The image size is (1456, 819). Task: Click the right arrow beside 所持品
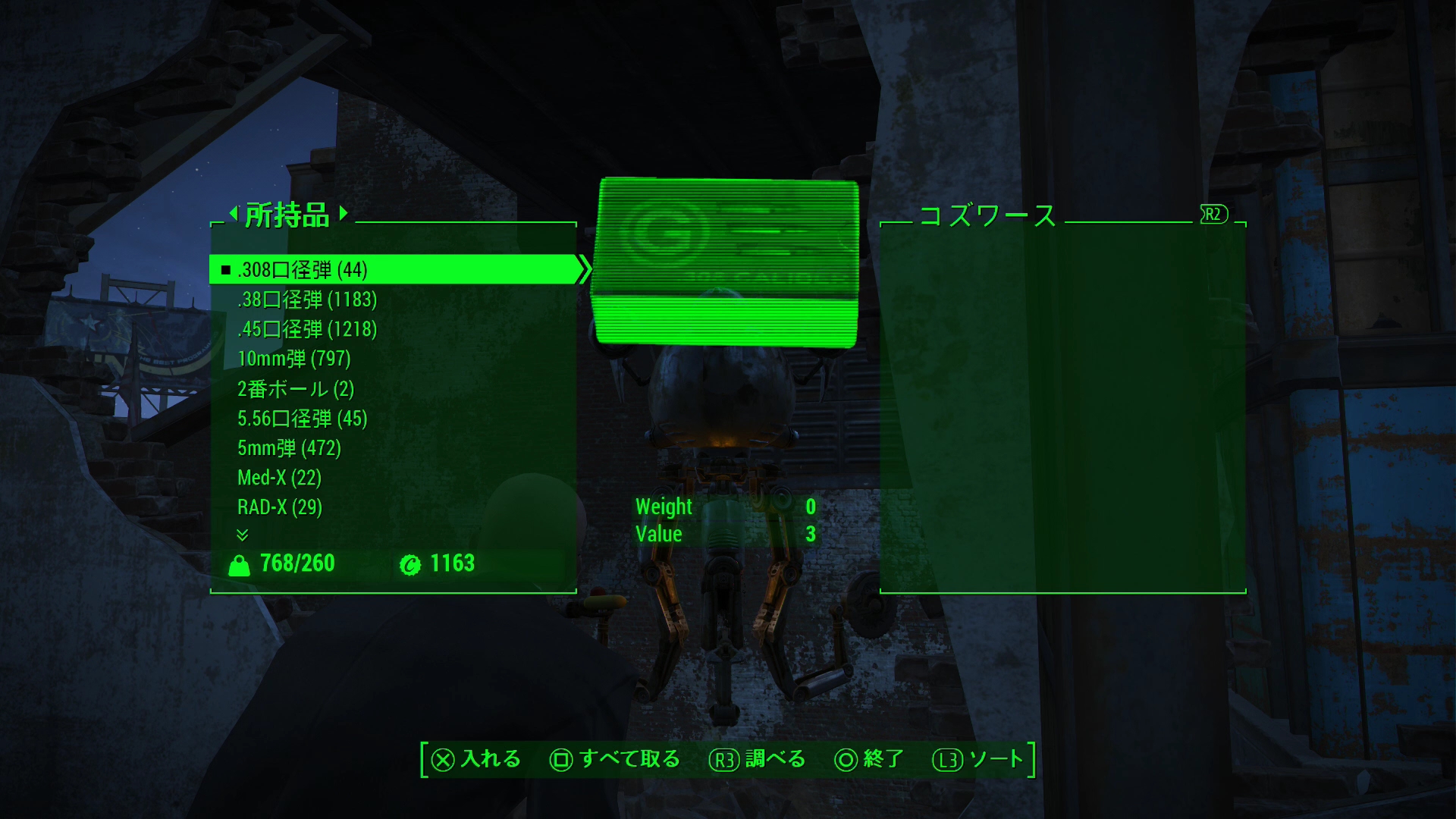[344, 212]
